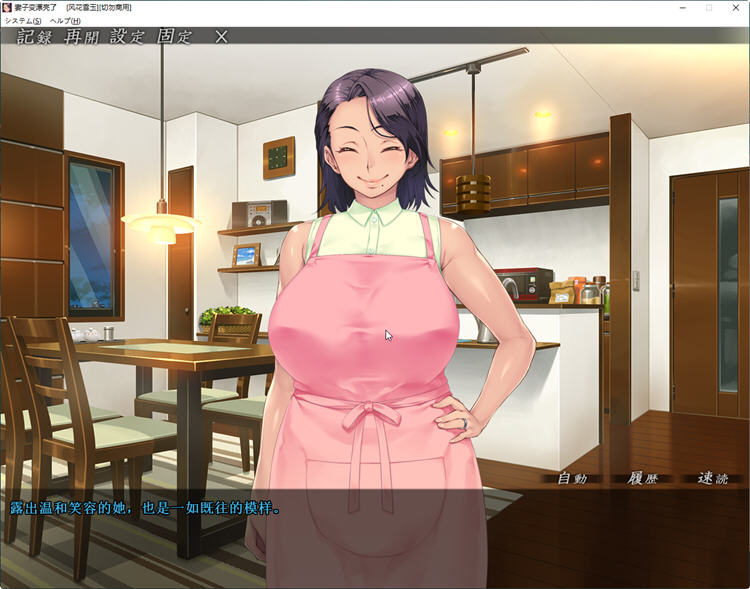
Task: Open the 記録 save menu
Action: 36,37
